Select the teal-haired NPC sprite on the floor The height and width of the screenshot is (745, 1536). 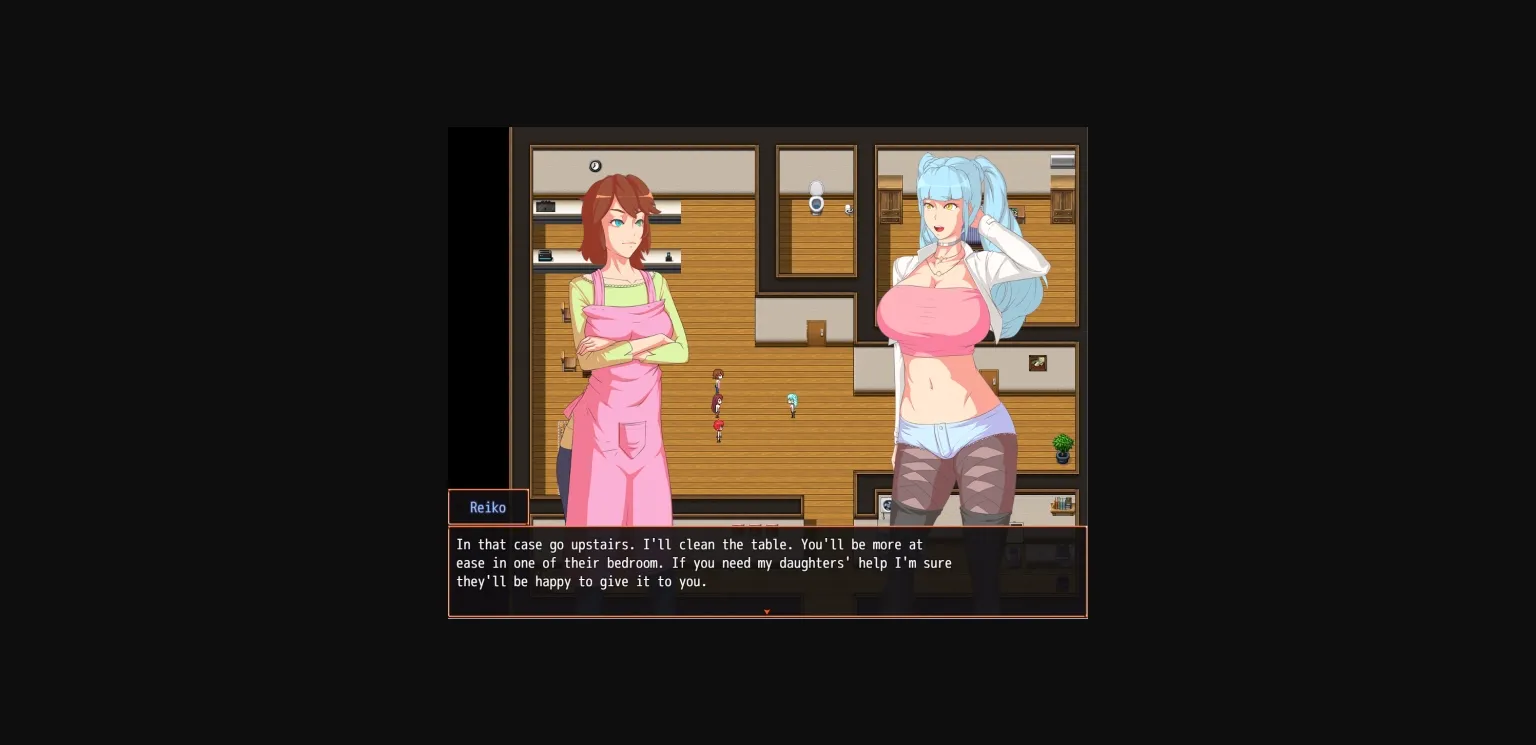792,403
